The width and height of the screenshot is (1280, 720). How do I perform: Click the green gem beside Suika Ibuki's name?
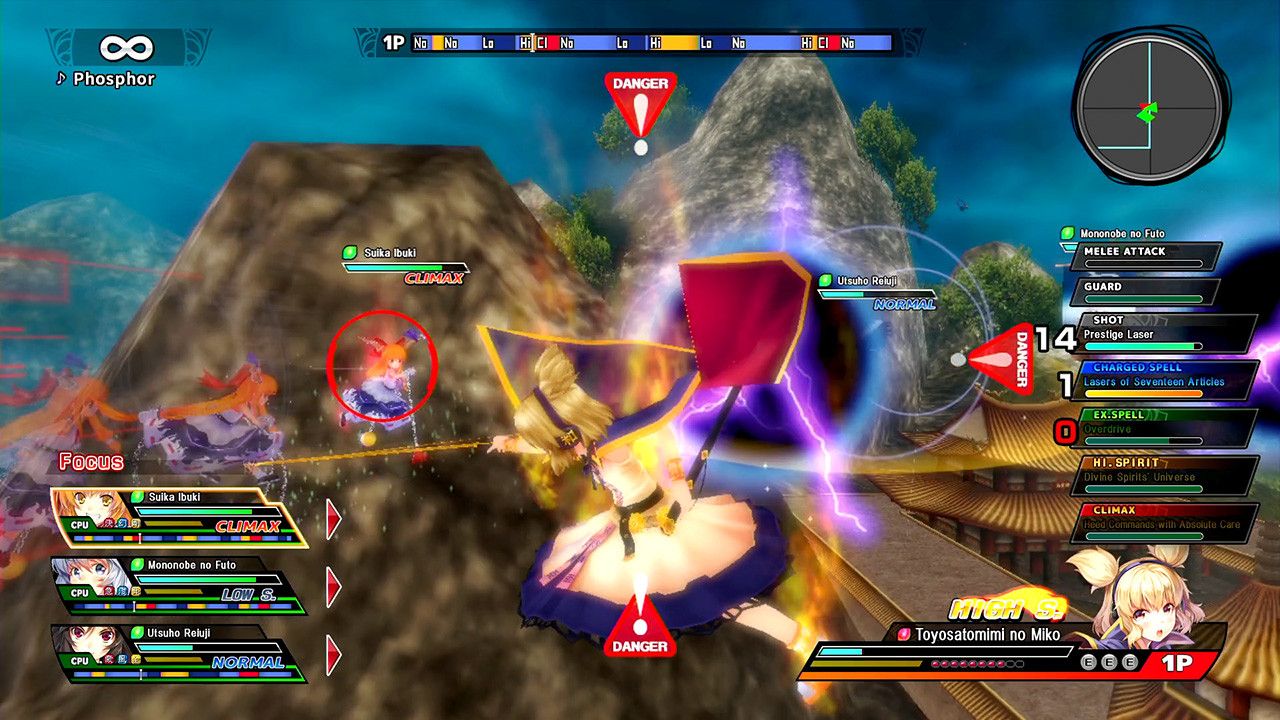[x=349, y=253]
